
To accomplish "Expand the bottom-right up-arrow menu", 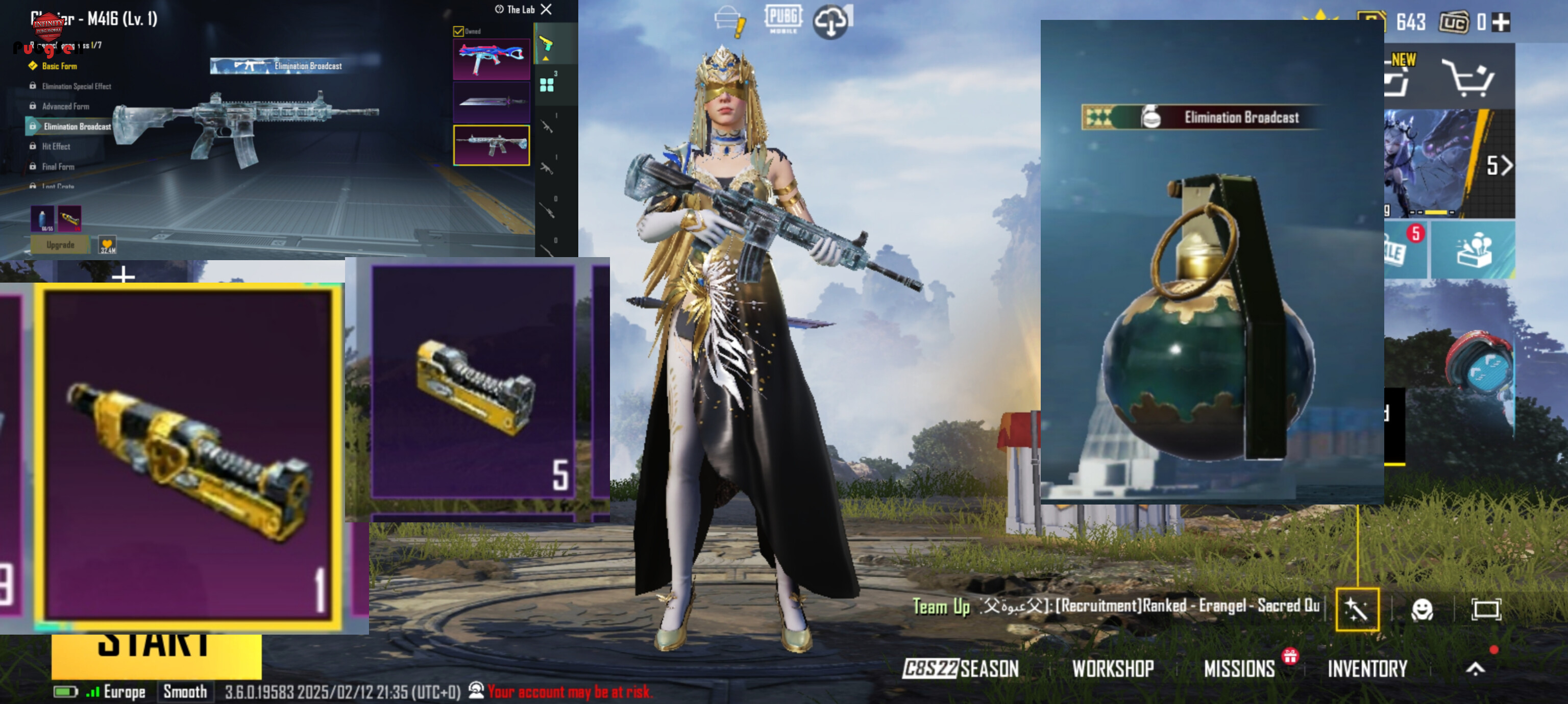I will 1475,669.
